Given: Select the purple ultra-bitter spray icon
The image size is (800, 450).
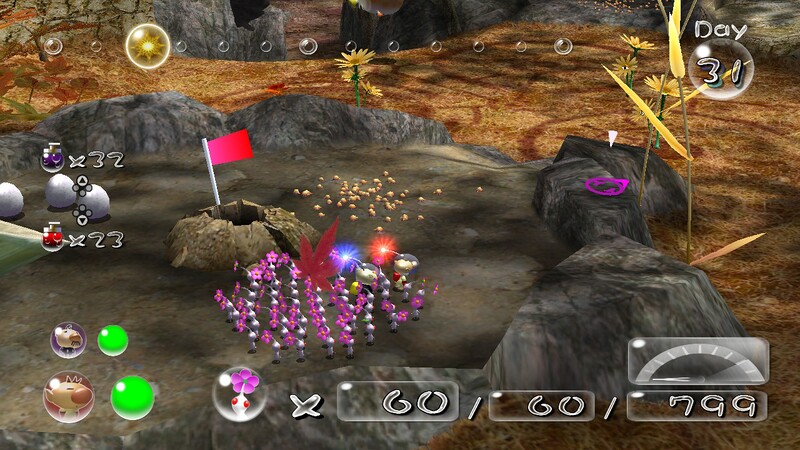Looking at the screenshot, I should 52,157.
